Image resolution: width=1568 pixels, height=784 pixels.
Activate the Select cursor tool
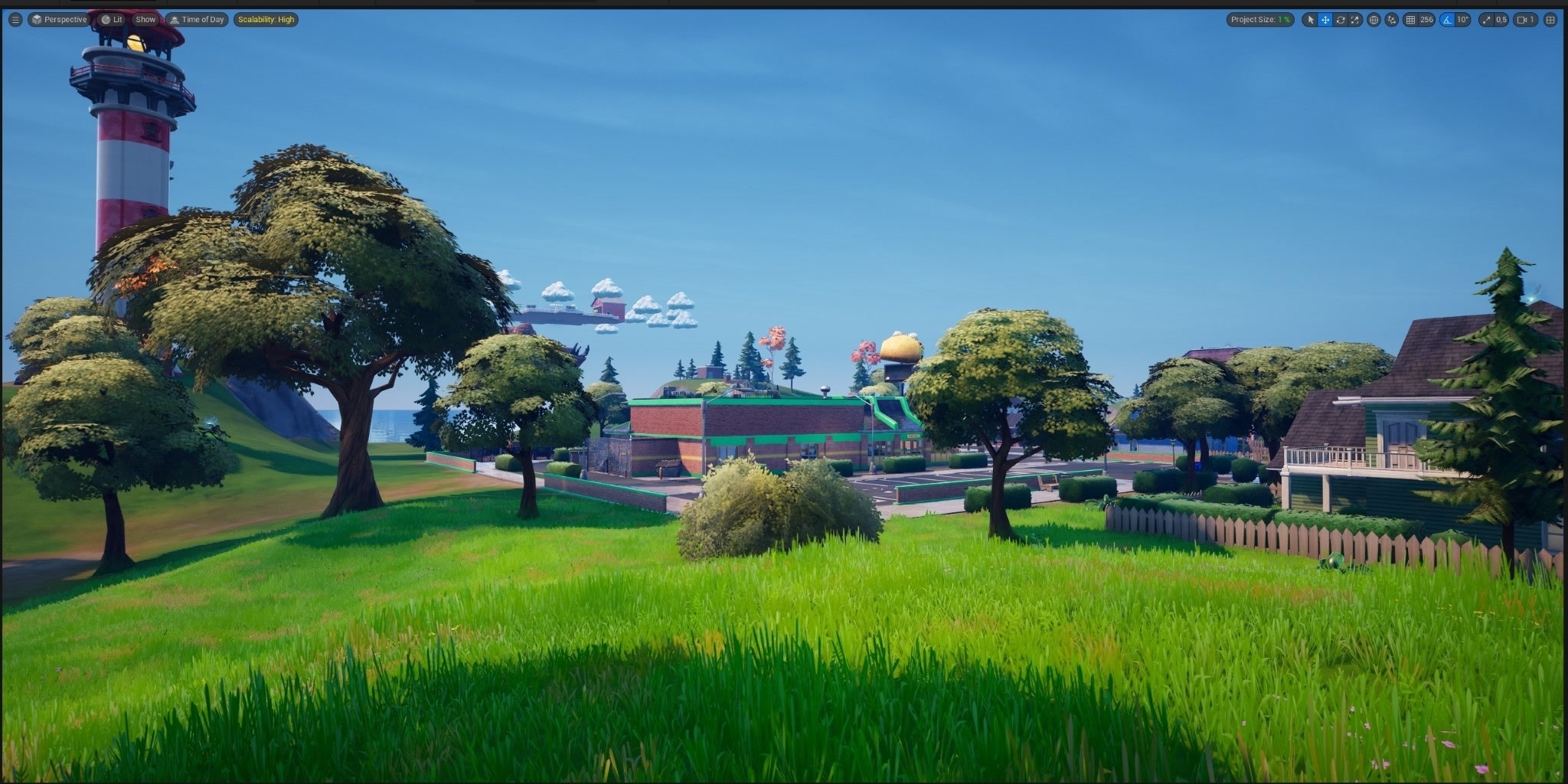coord(1311,20)
